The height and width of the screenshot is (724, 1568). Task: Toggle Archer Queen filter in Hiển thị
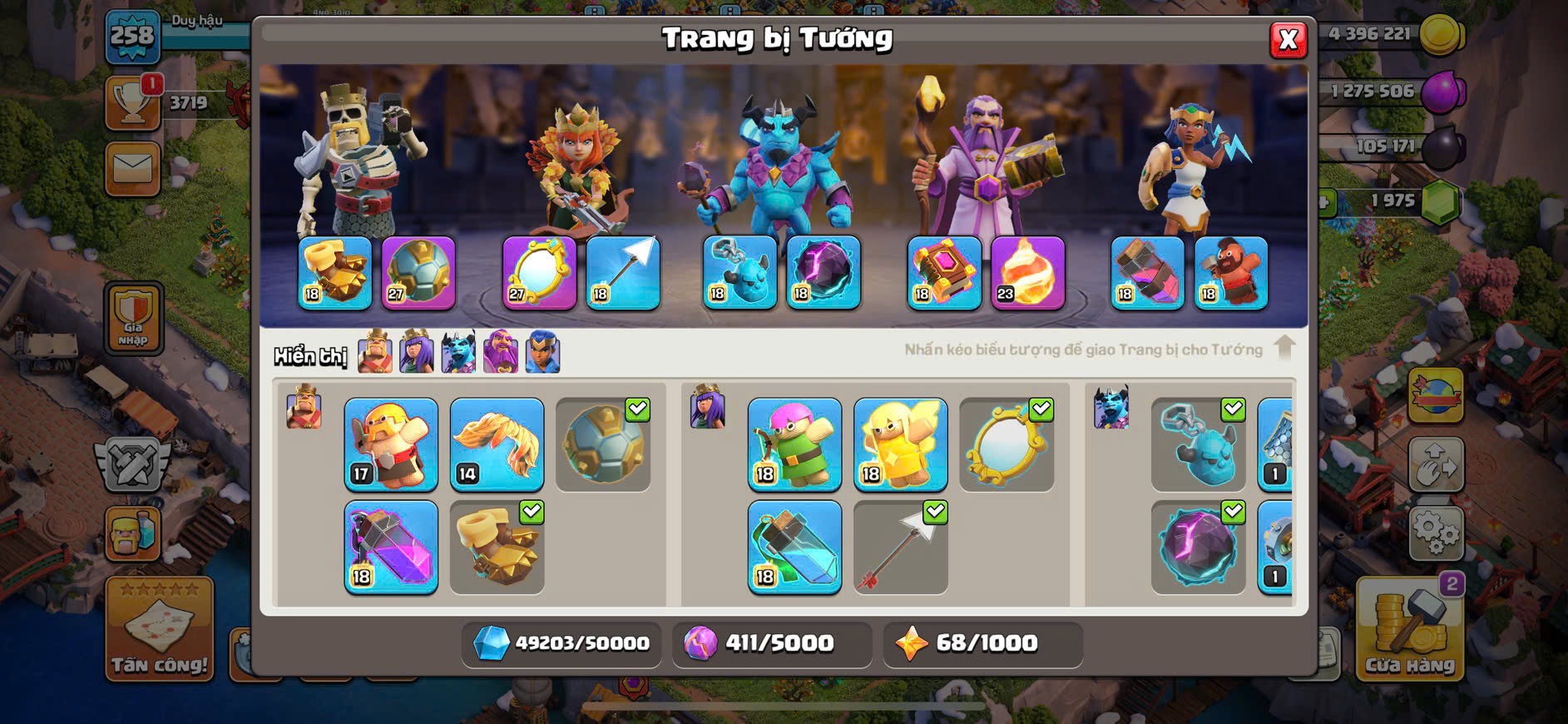pos(417,352)
